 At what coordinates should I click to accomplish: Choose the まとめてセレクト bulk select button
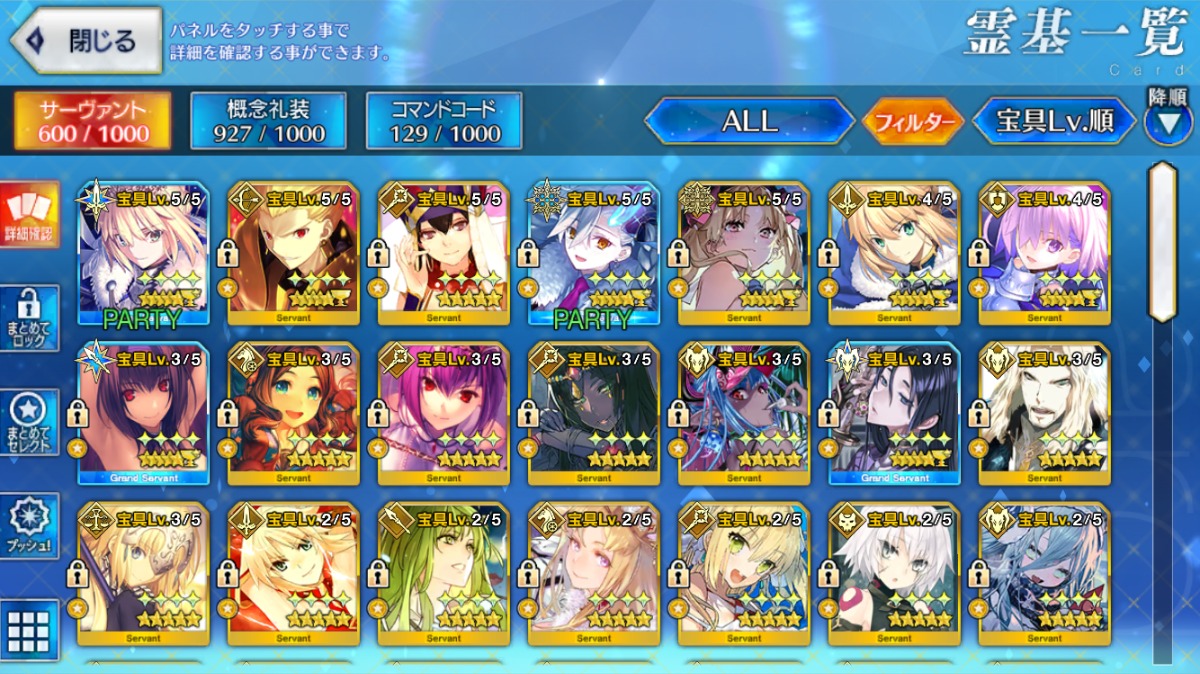(x=29, y=422)
